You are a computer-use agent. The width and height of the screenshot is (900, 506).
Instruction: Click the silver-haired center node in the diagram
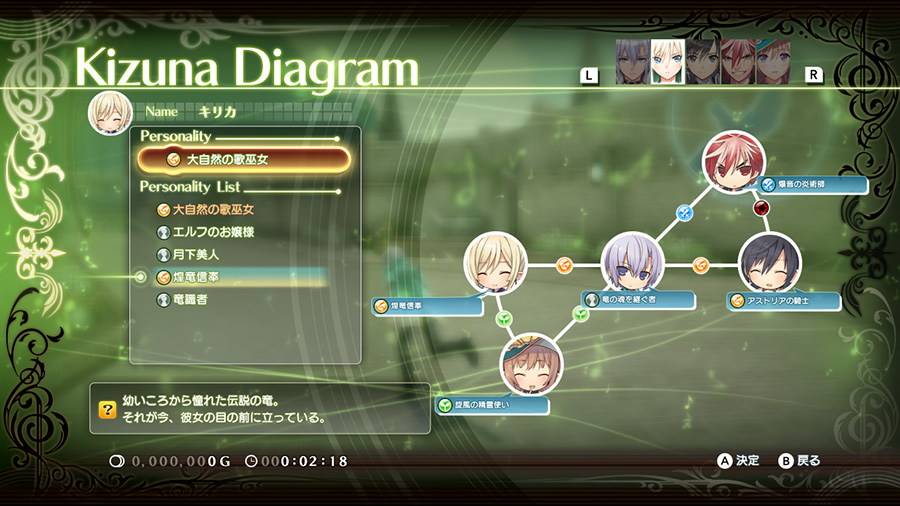632,264
